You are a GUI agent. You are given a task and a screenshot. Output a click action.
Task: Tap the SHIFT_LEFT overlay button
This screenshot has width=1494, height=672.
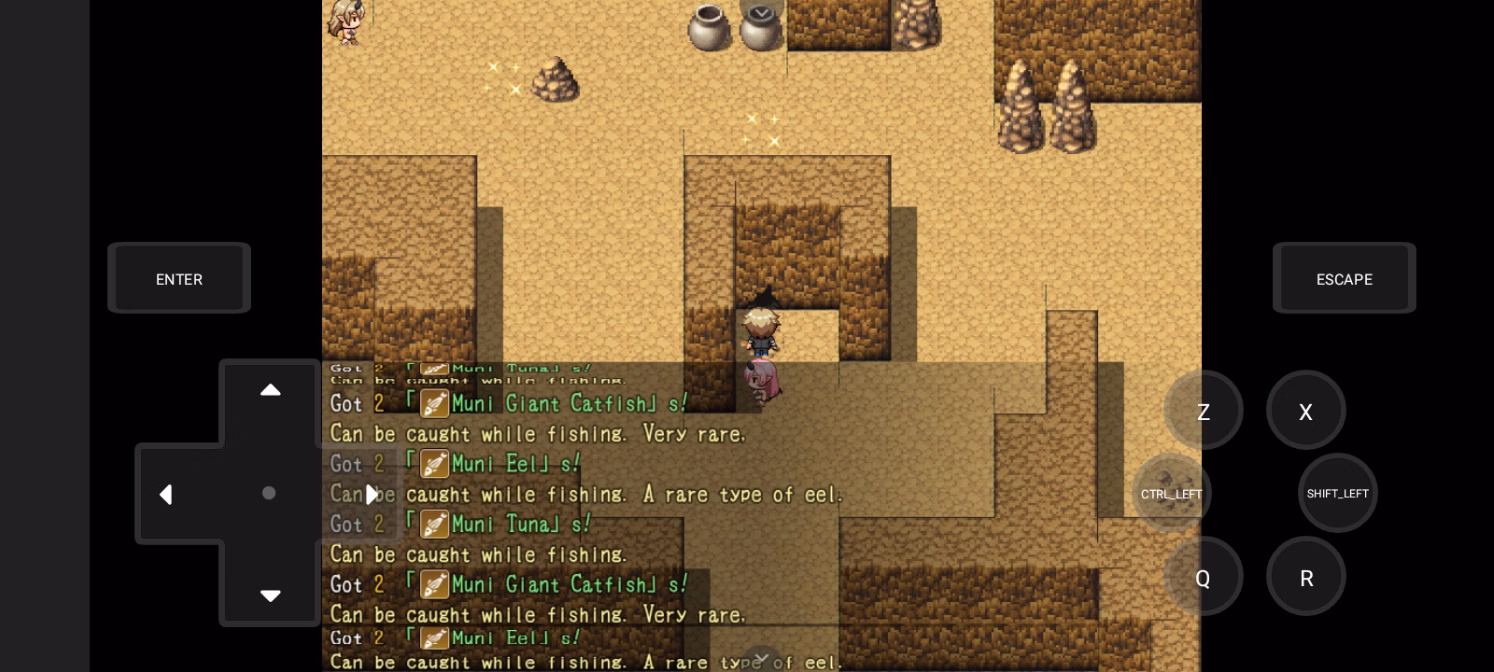(x=1337, y=493)
